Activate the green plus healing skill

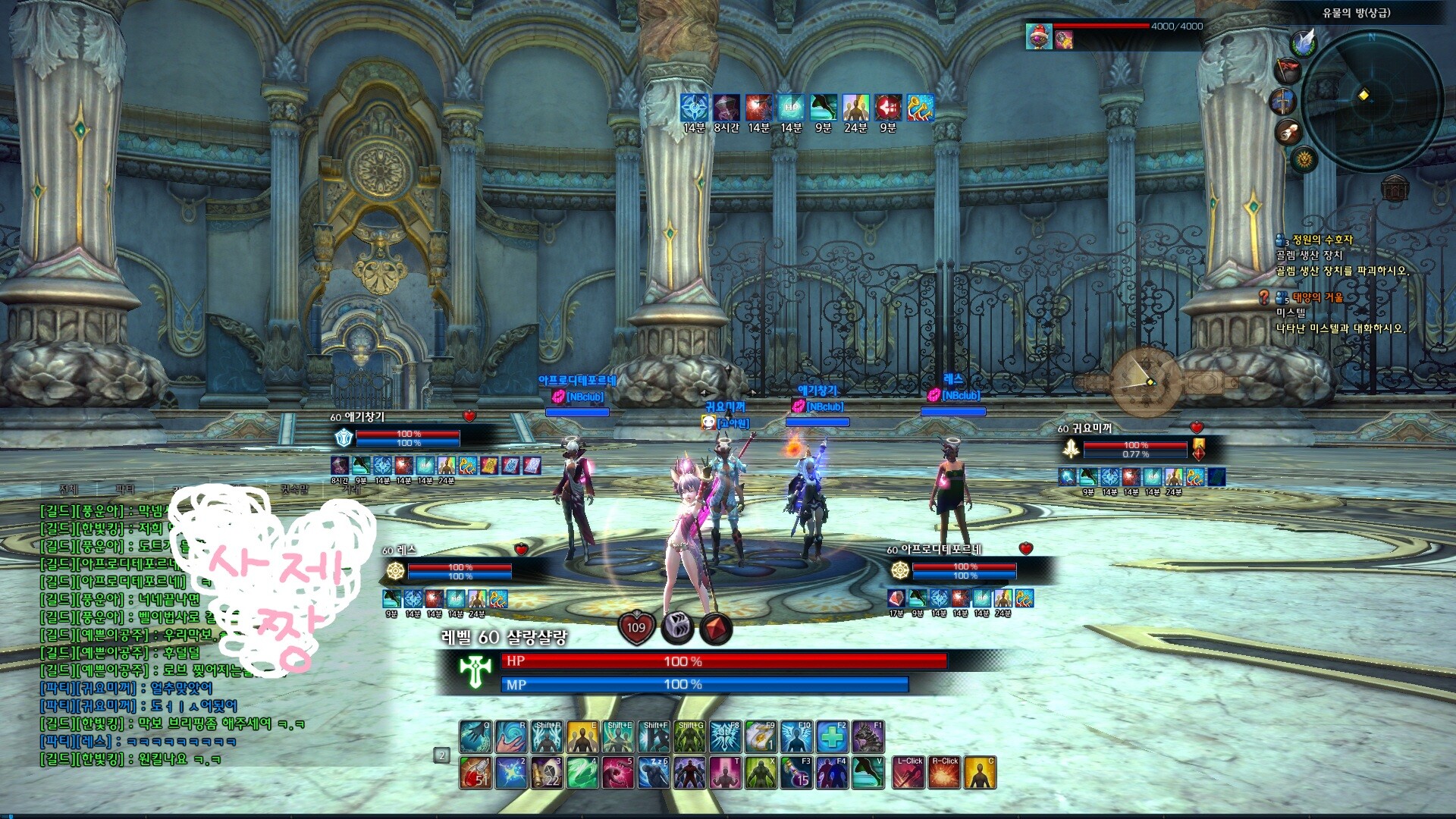coord(832,736)
